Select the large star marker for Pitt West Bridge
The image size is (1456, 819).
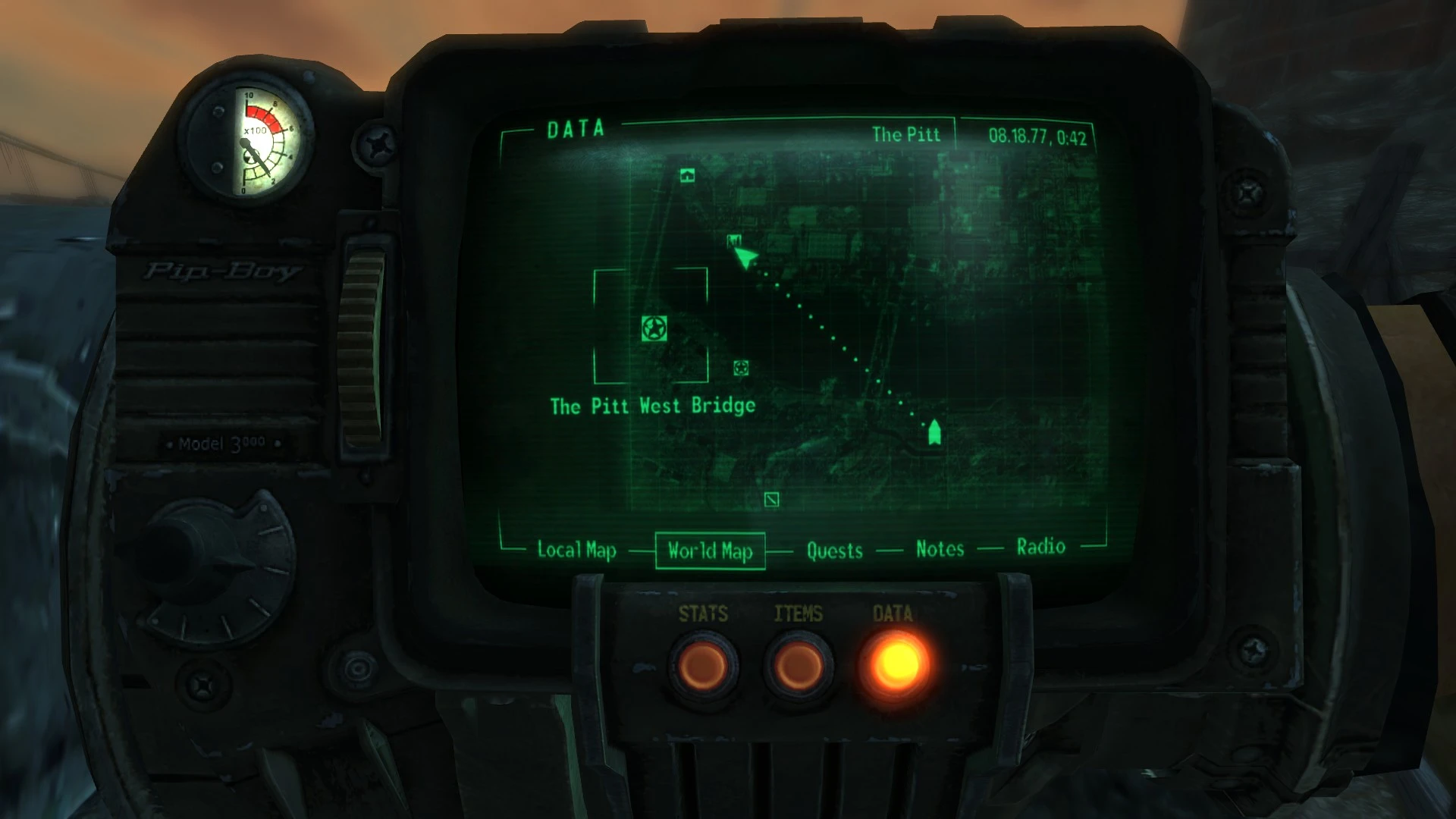[x=654, y=328]
